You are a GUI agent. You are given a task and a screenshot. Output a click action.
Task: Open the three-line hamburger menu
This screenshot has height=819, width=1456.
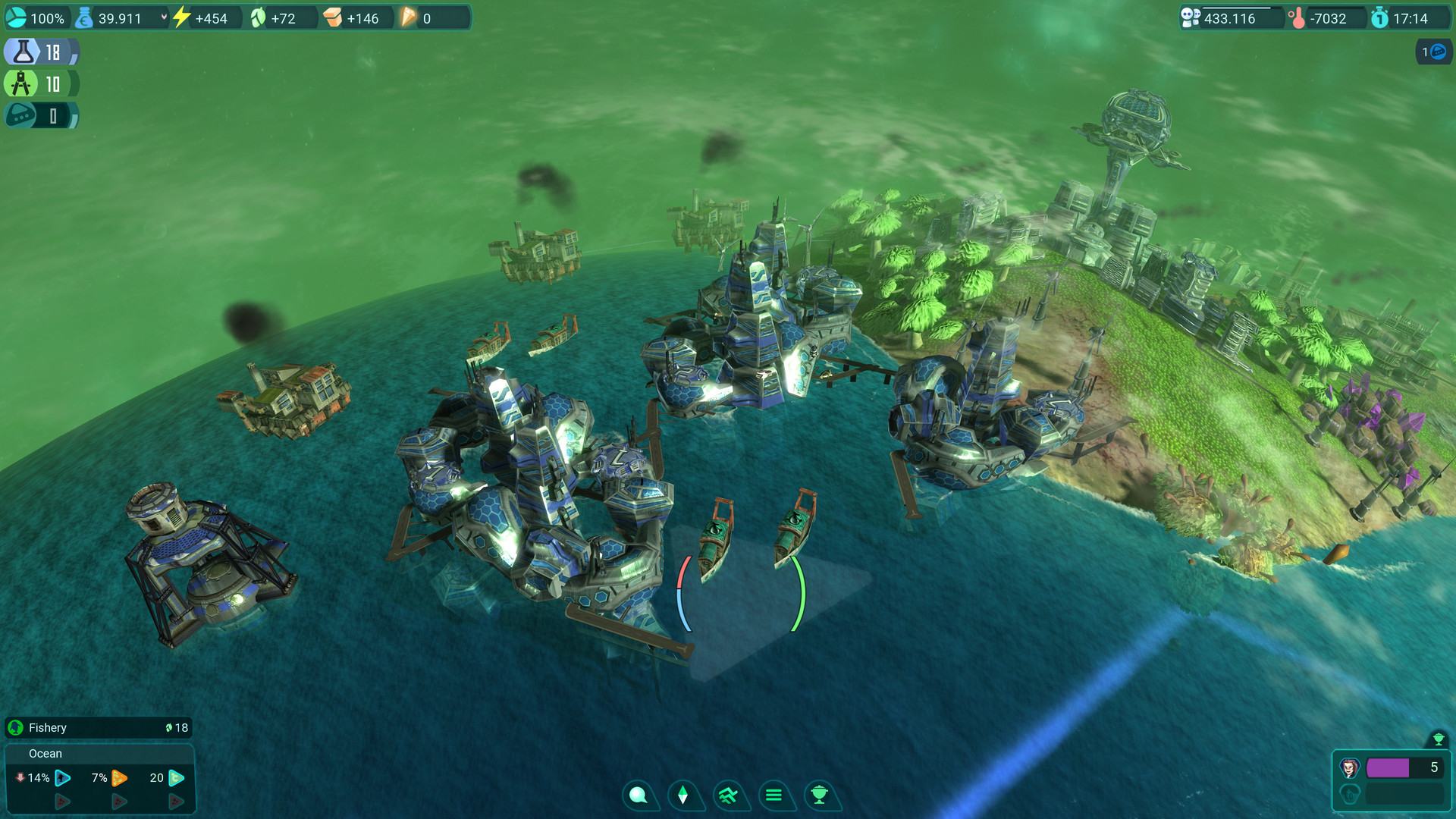coord(773,795)
